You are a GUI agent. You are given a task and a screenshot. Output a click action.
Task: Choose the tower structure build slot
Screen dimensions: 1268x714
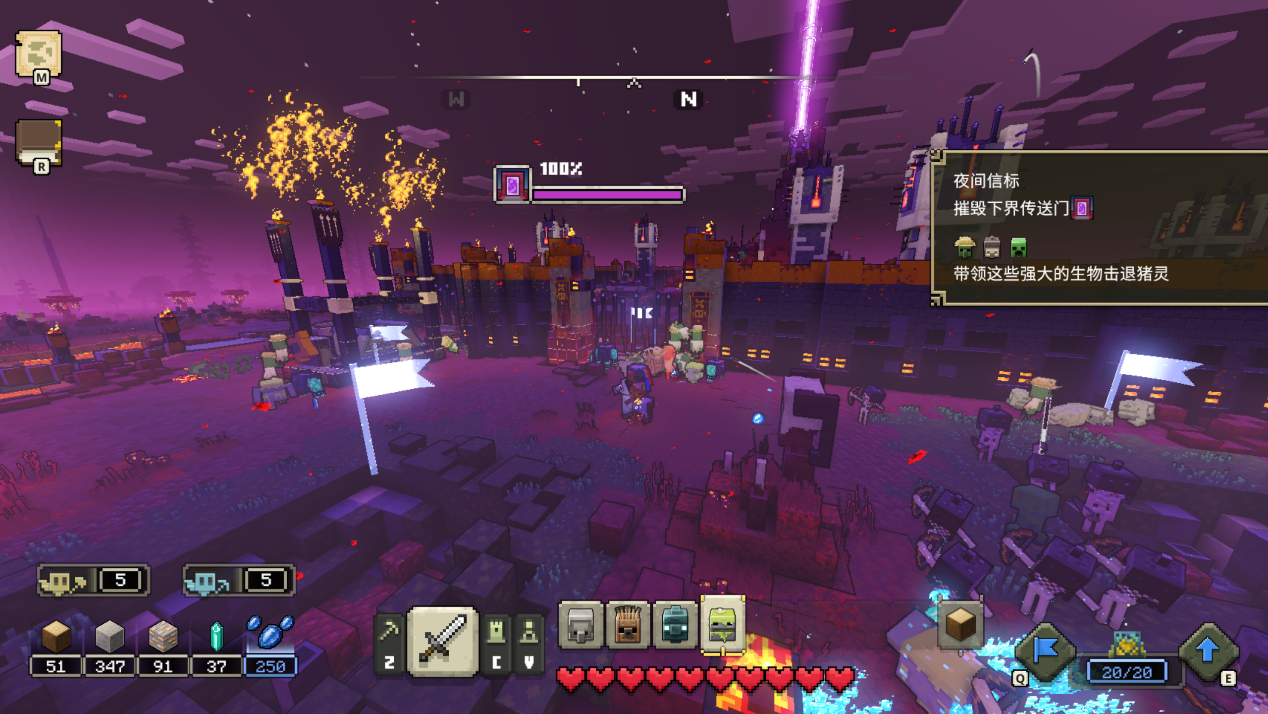(x=497, y=632)
